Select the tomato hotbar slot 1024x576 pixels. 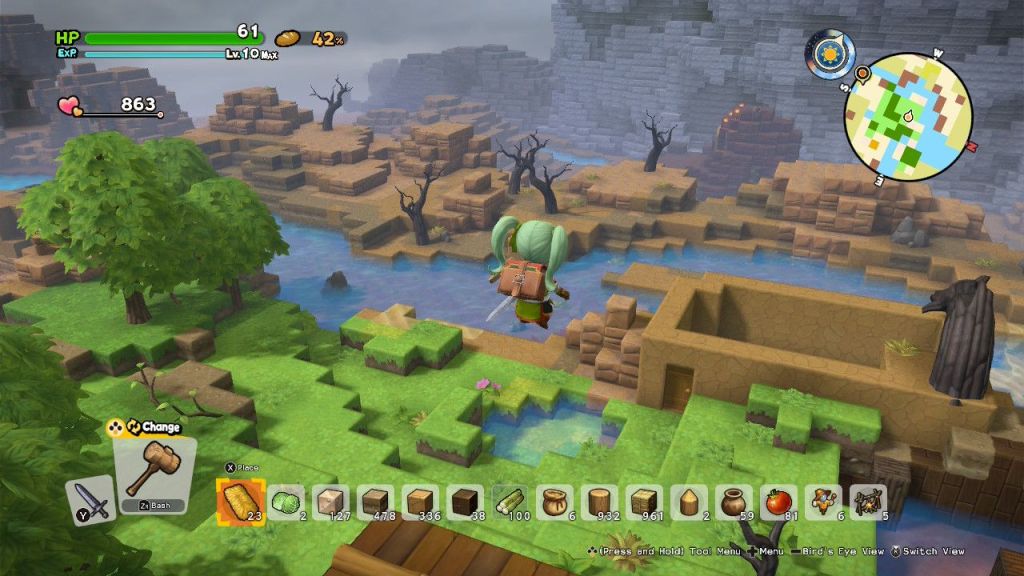[x=779, y=501]
